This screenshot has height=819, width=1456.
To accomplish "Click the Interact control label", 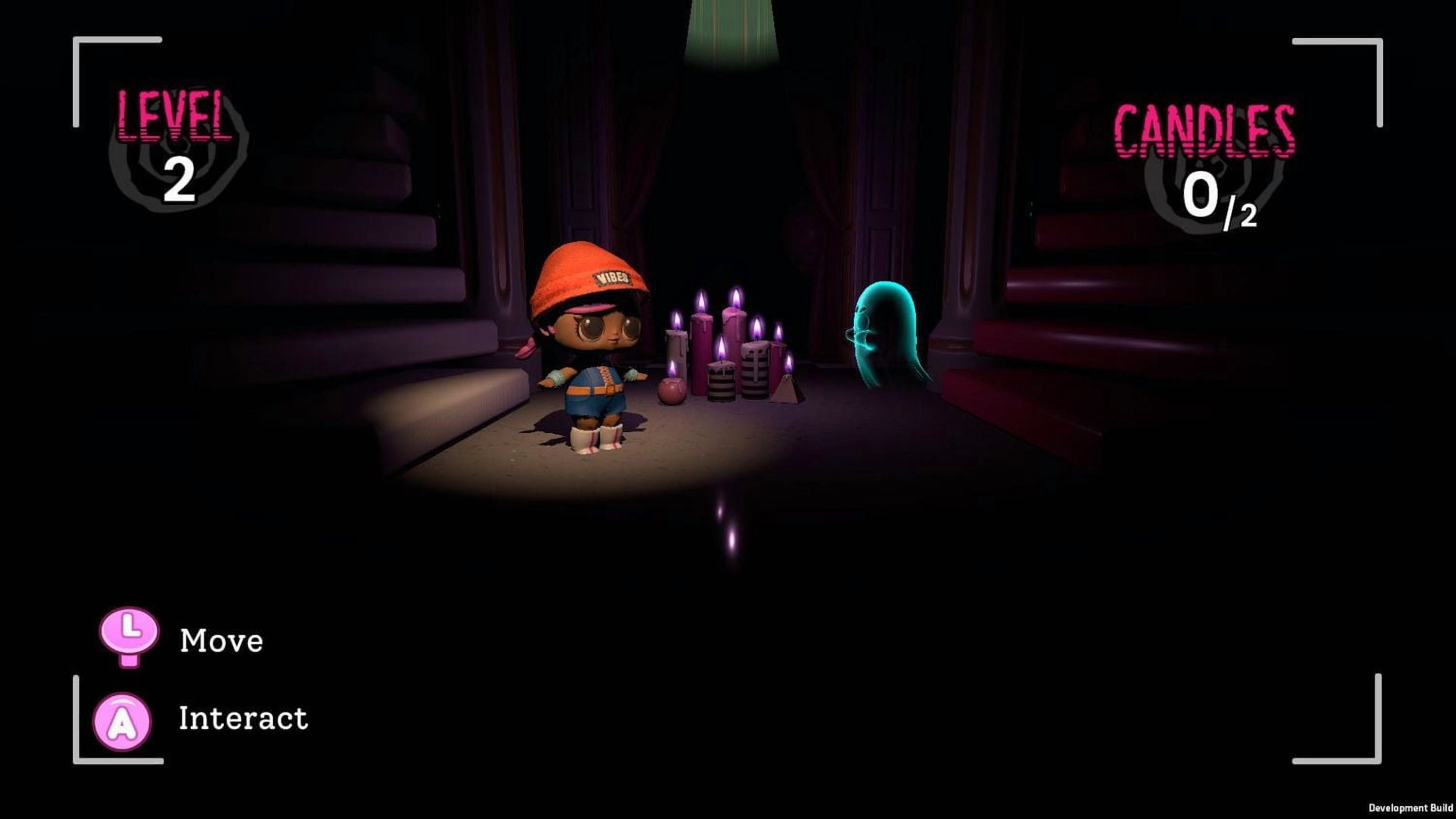I will point(243,719).
